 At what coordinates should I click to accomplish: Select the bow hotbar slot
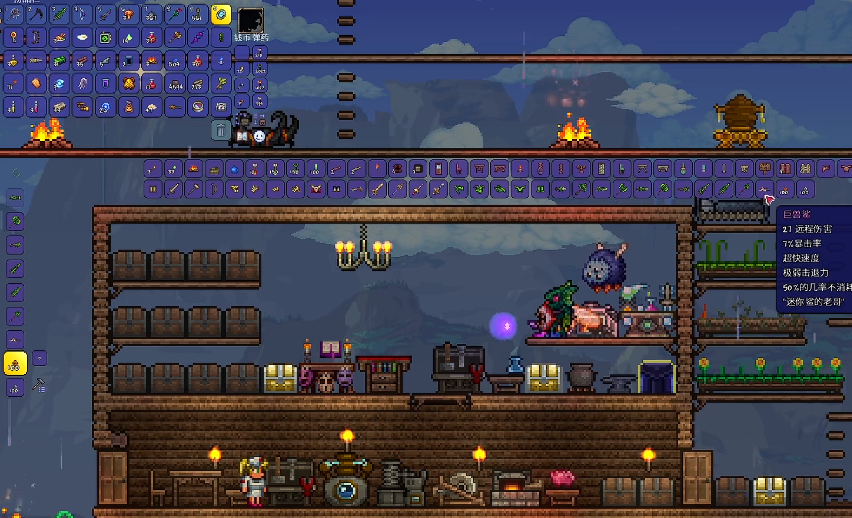(x=83, y=14)
